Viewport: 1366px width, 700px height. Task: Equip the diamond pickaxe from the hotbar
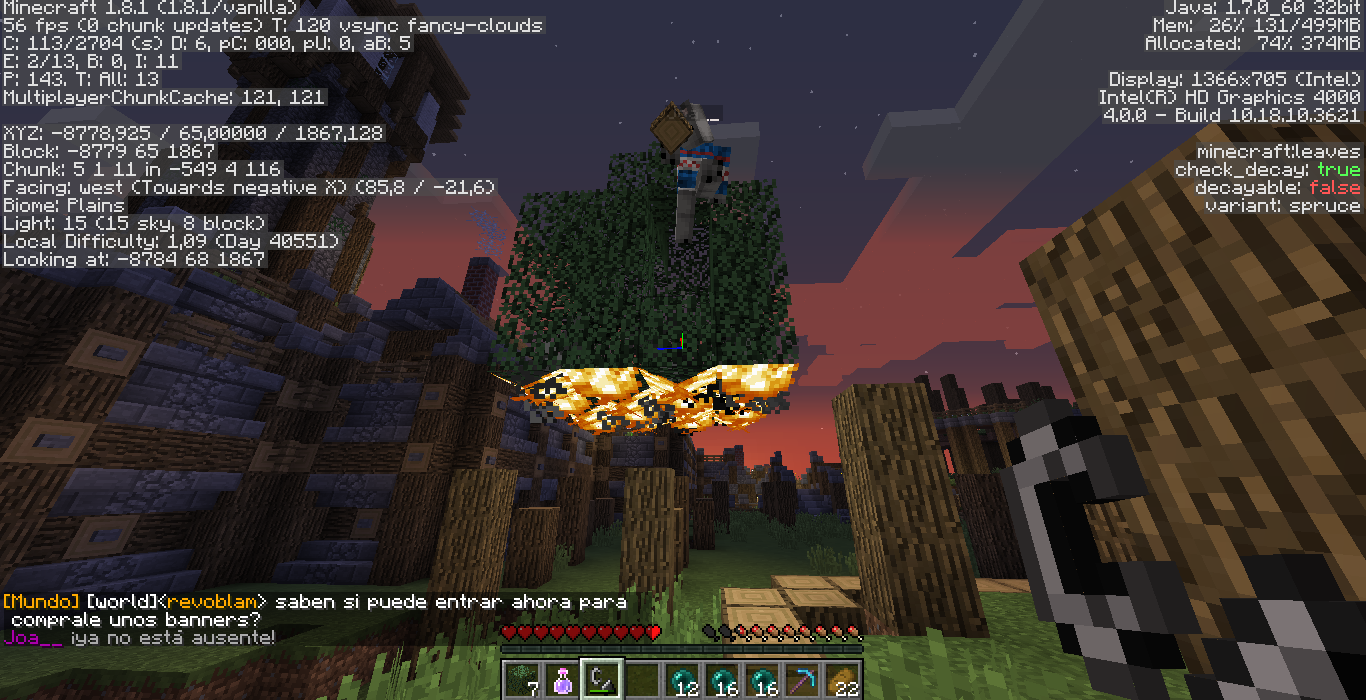click(x=802, y=679)
